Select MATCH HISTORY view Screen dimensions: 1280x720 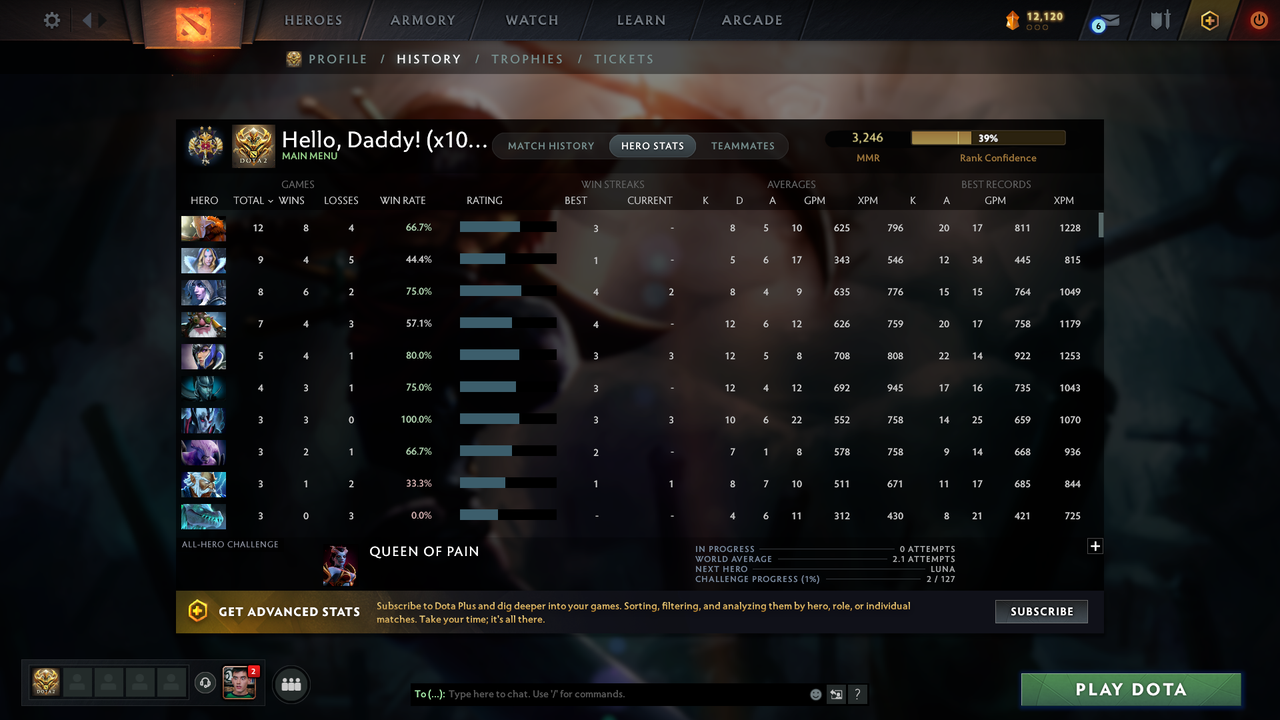click(x=550, y=145)
